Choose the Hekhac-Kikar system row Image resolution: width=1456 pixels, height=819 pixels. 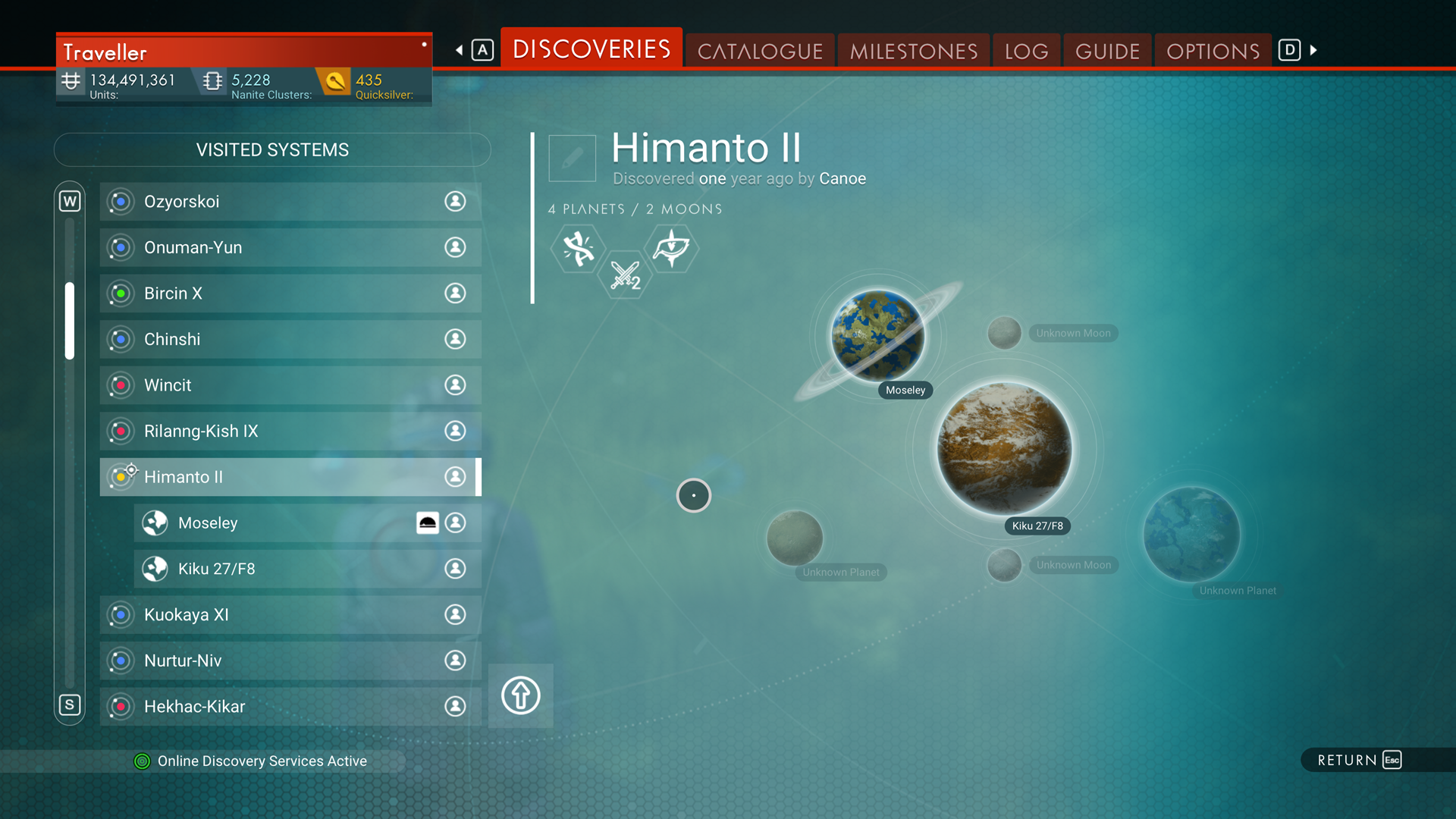(x=290, y=707)
